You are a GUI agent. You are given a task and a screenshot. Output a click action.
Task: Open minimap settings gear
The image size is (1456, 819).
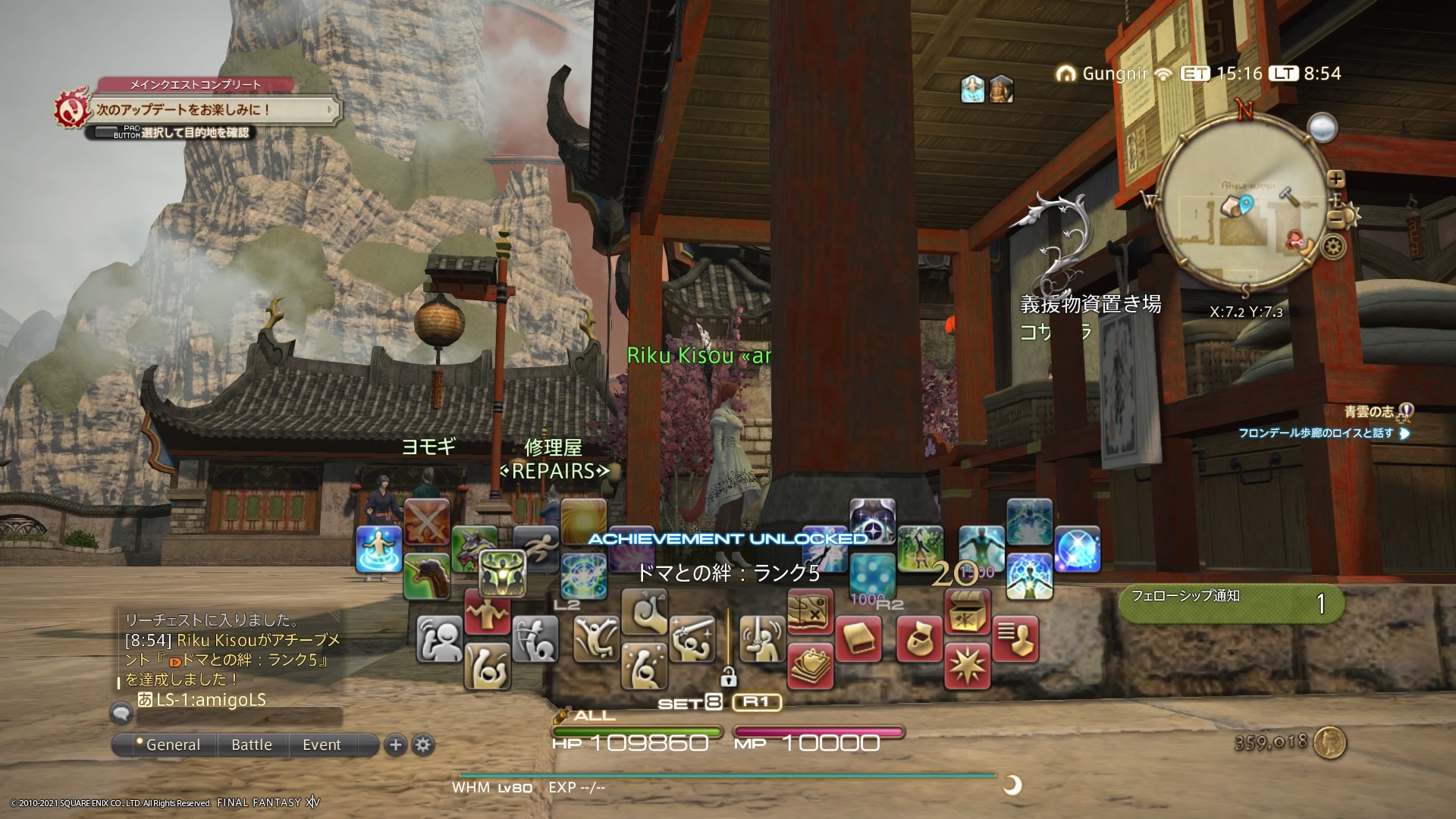pos(1333,247)
